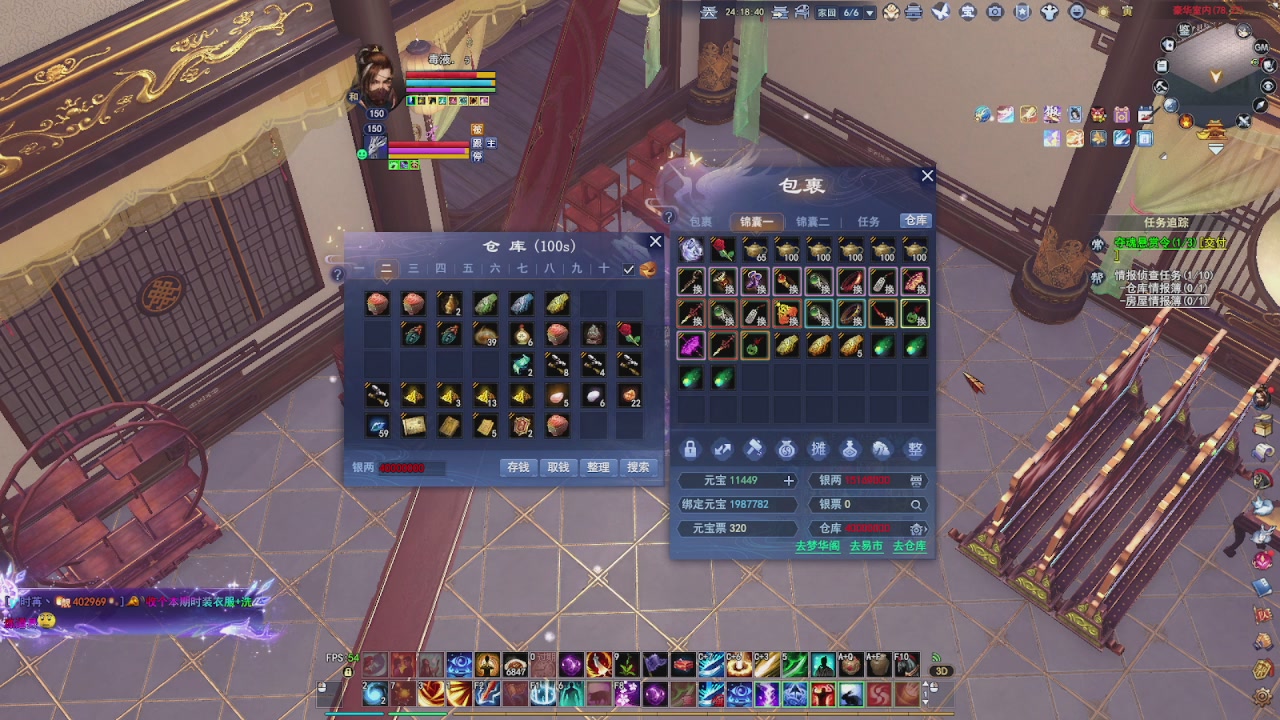Switch to warehouse page 五
Viewport: 1280px width, 720px height.
tap(468, 269)
